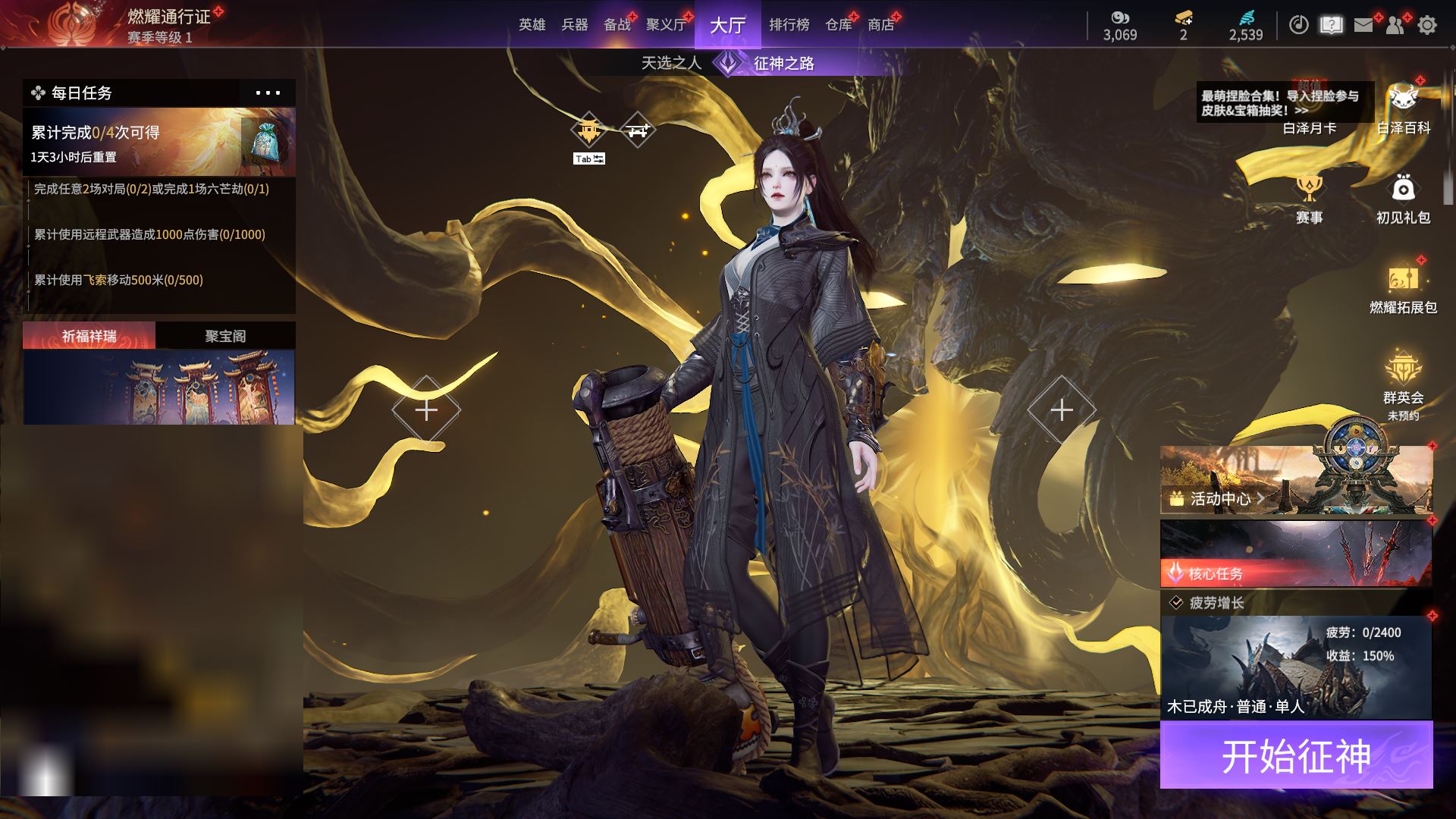Open the 活动中心 event center banner
This screenshot has width=1456, height=819.
pyautogui.click(x=1295, y=480)
